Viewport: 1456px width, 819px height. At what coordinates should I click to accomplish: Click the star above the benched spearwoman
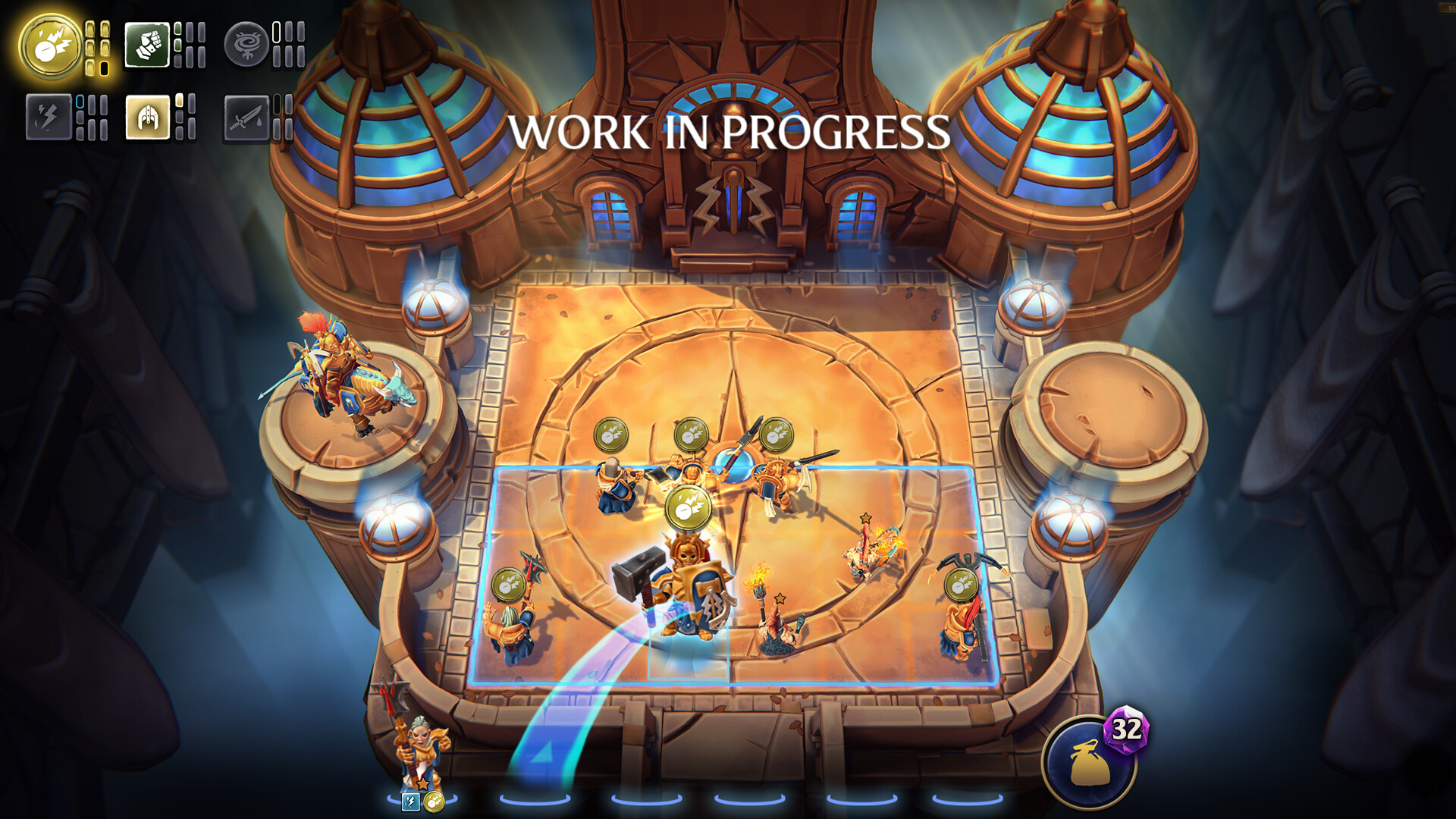coord(423,785)
